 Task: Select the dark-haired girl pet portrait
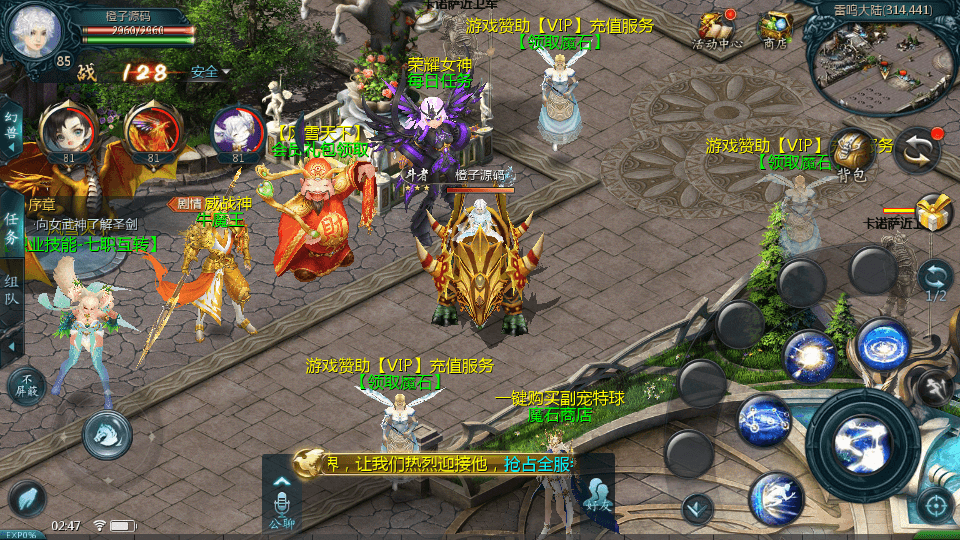coord(67,130)
